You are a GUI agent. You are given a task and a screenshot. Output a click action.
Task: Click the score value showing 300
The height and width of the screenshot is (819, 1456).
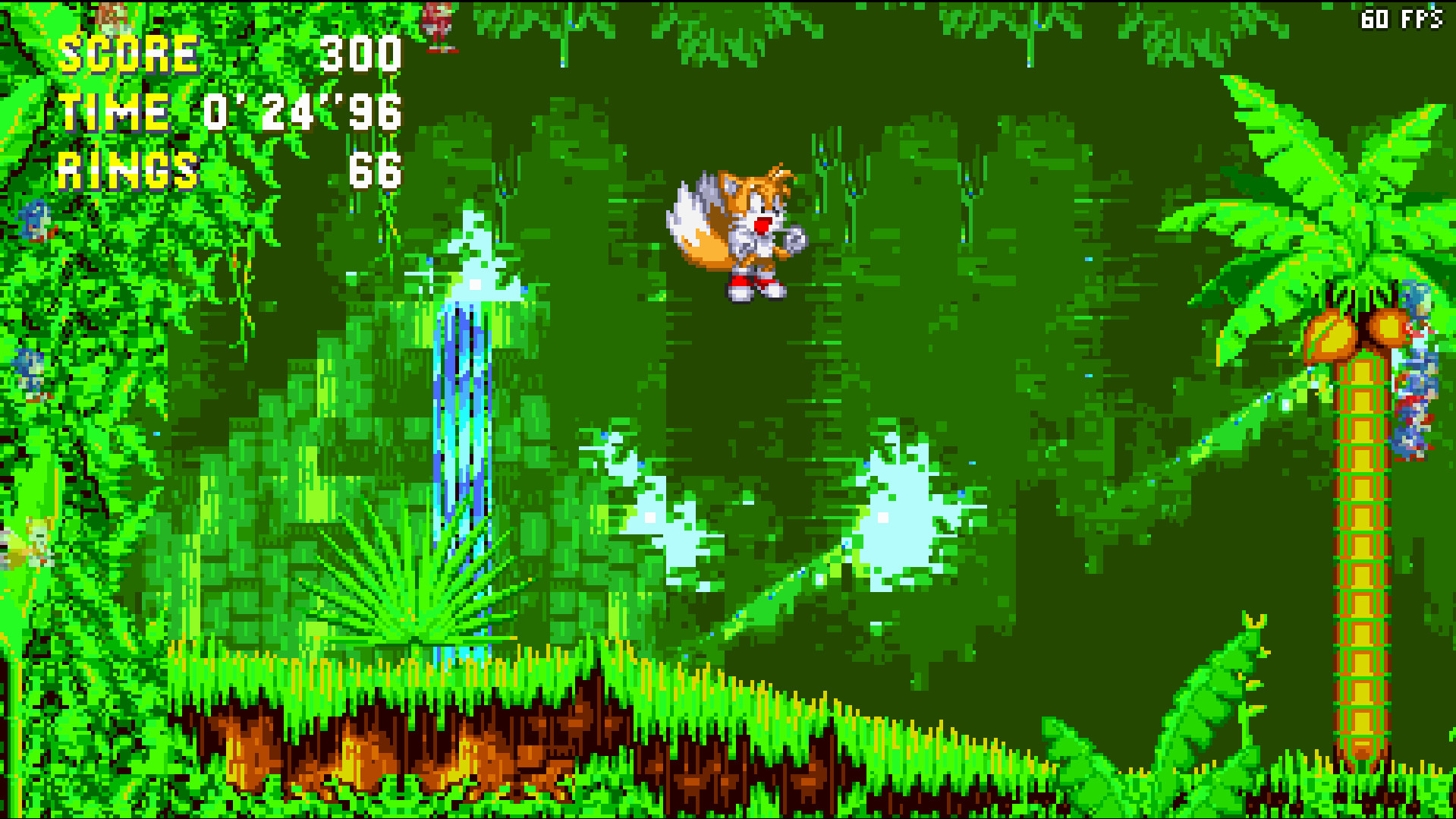360,52
